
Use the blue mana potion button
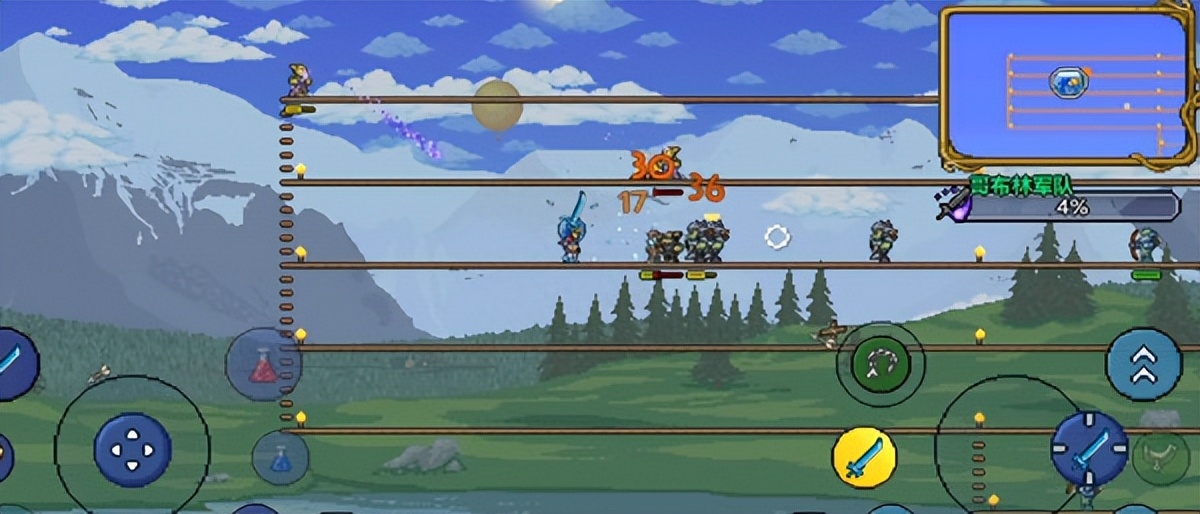click(x=280, y=458)
